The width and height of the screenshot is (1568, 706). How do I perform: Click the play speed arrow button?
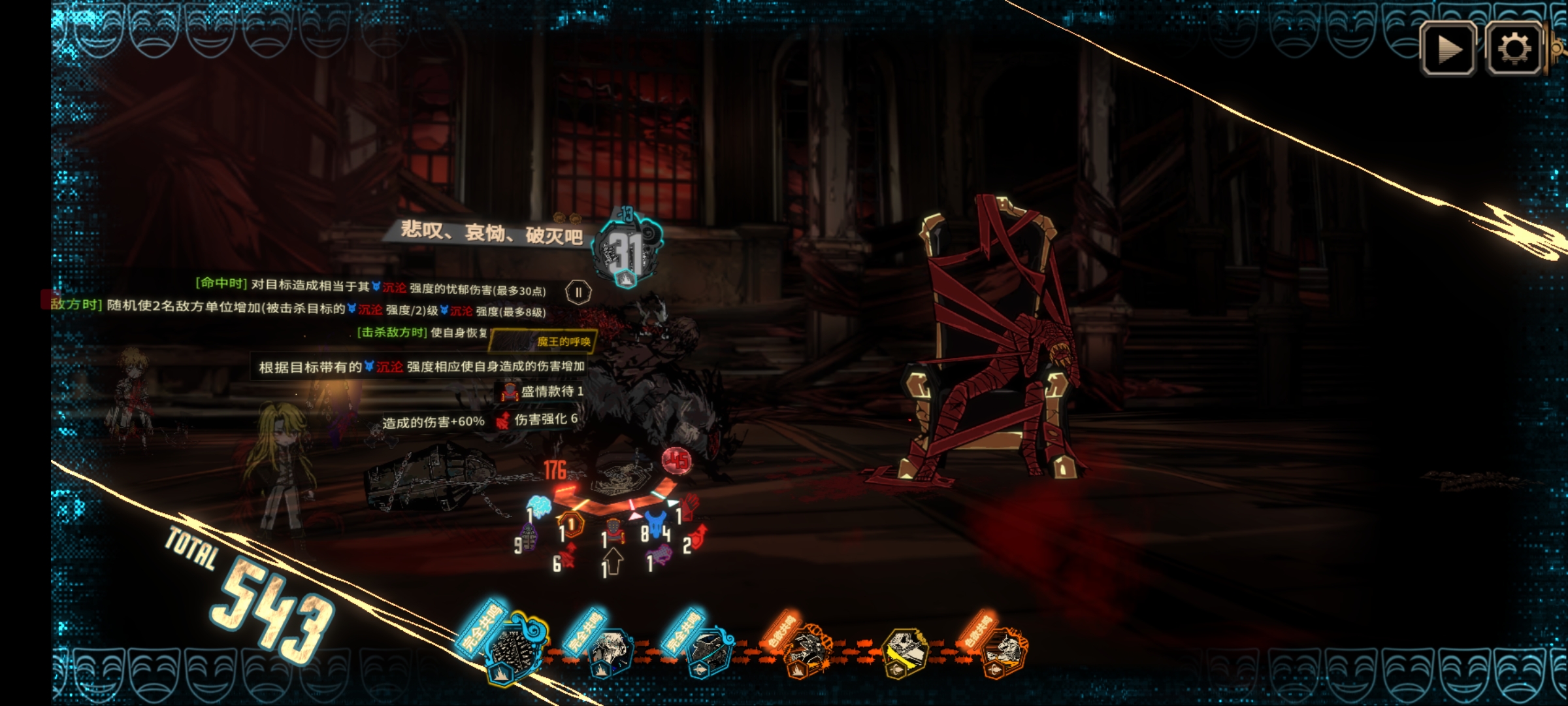point(1448,49)
